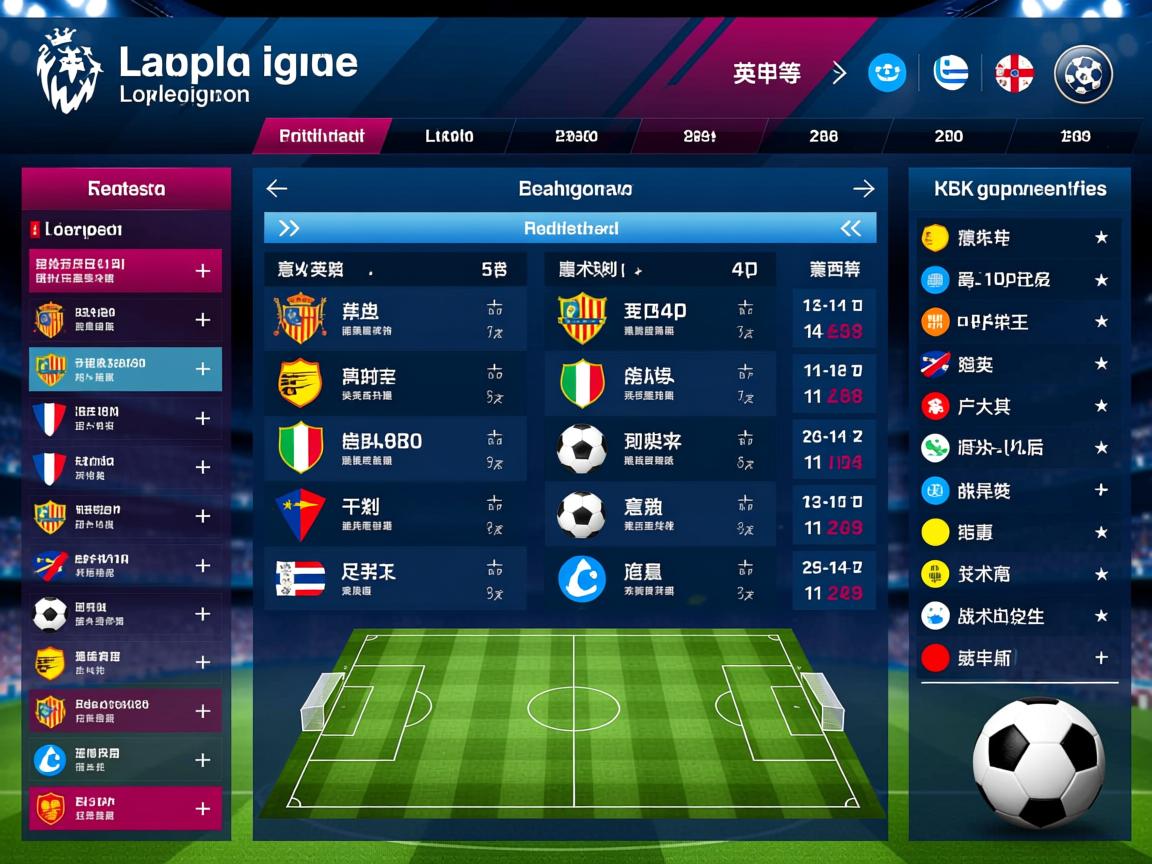This screenshot has width=1152, height=864.
Task: Add the plain red circle entry using its plus
Action: click(1101, 658)
